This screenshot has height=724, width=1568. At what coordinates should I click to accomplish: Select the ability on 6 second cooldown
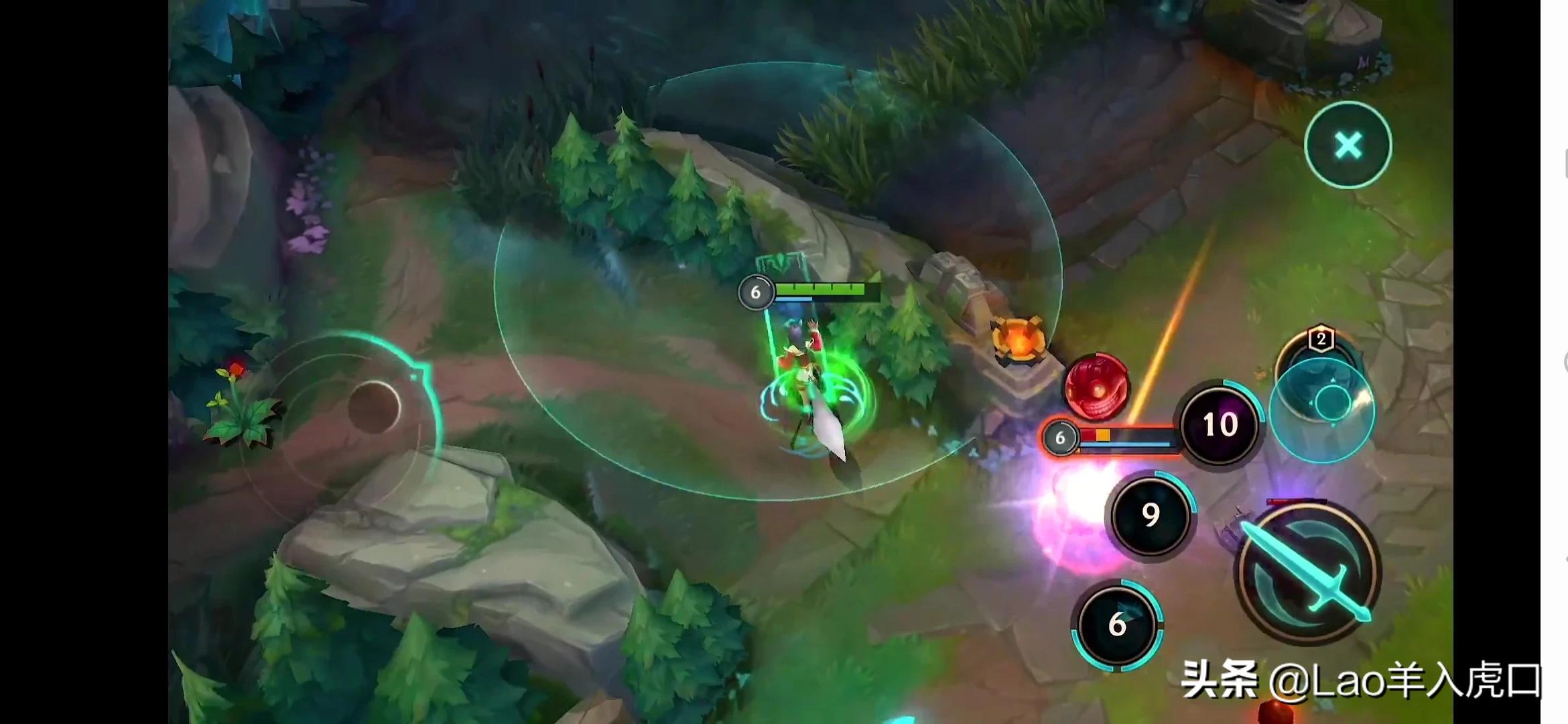1116,625
